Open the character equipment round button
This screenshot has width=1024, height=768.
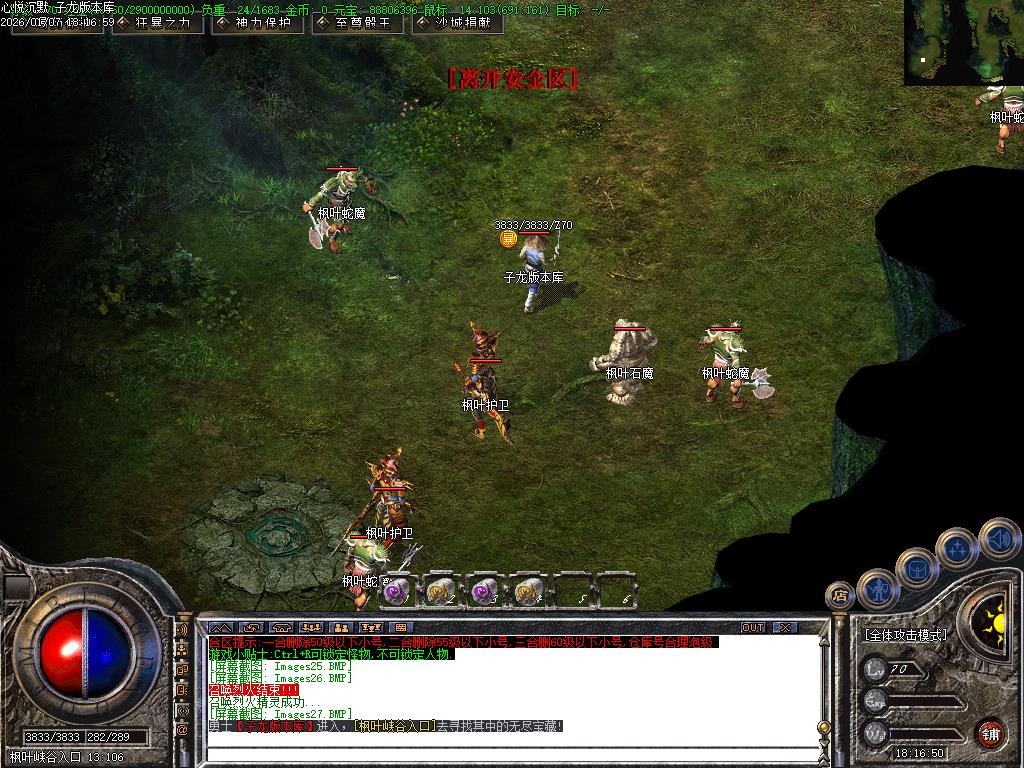(877, 589)
